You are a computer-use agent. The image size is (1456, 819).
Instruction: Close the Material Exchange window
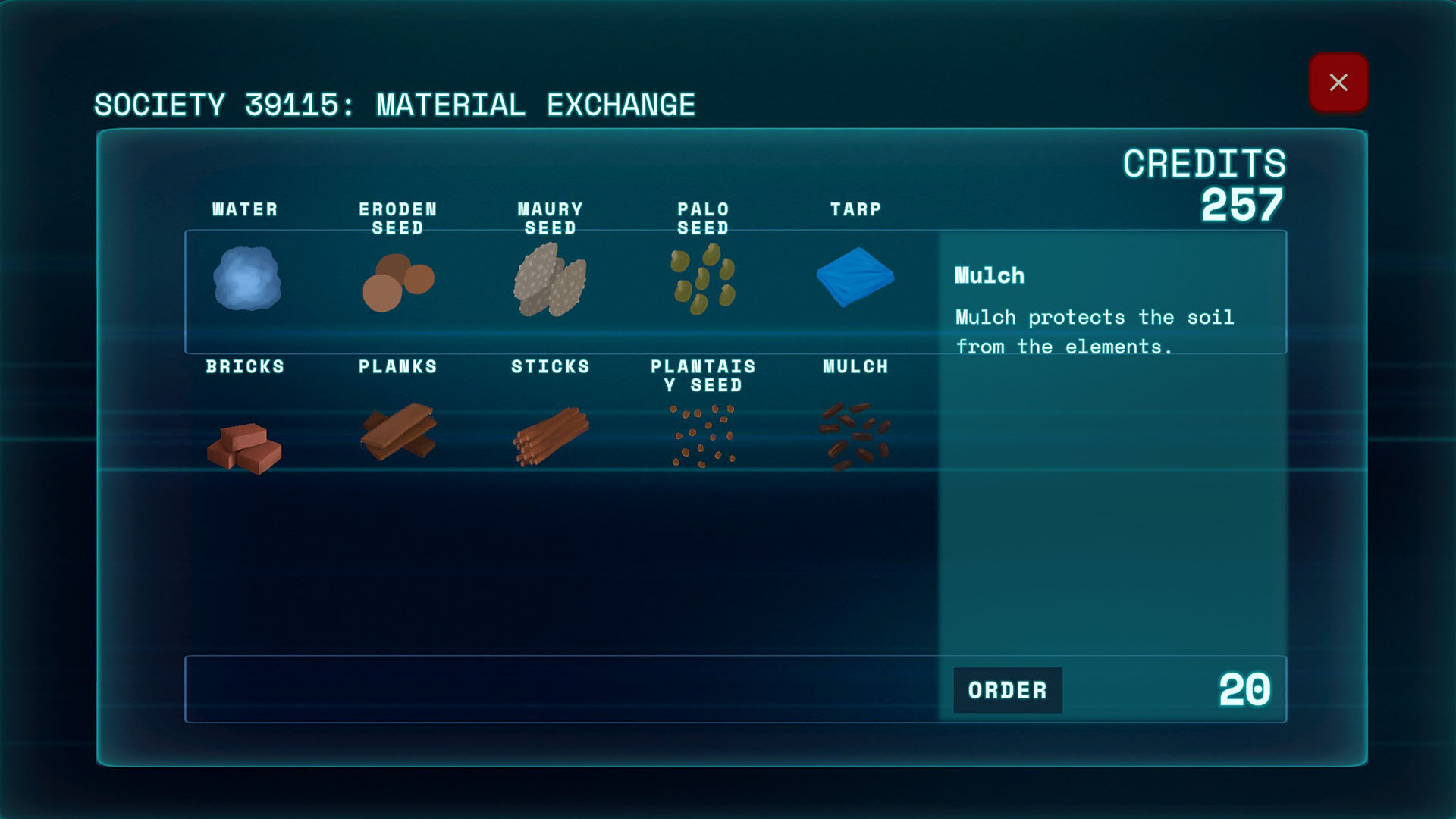click(x=1338, y=83)
